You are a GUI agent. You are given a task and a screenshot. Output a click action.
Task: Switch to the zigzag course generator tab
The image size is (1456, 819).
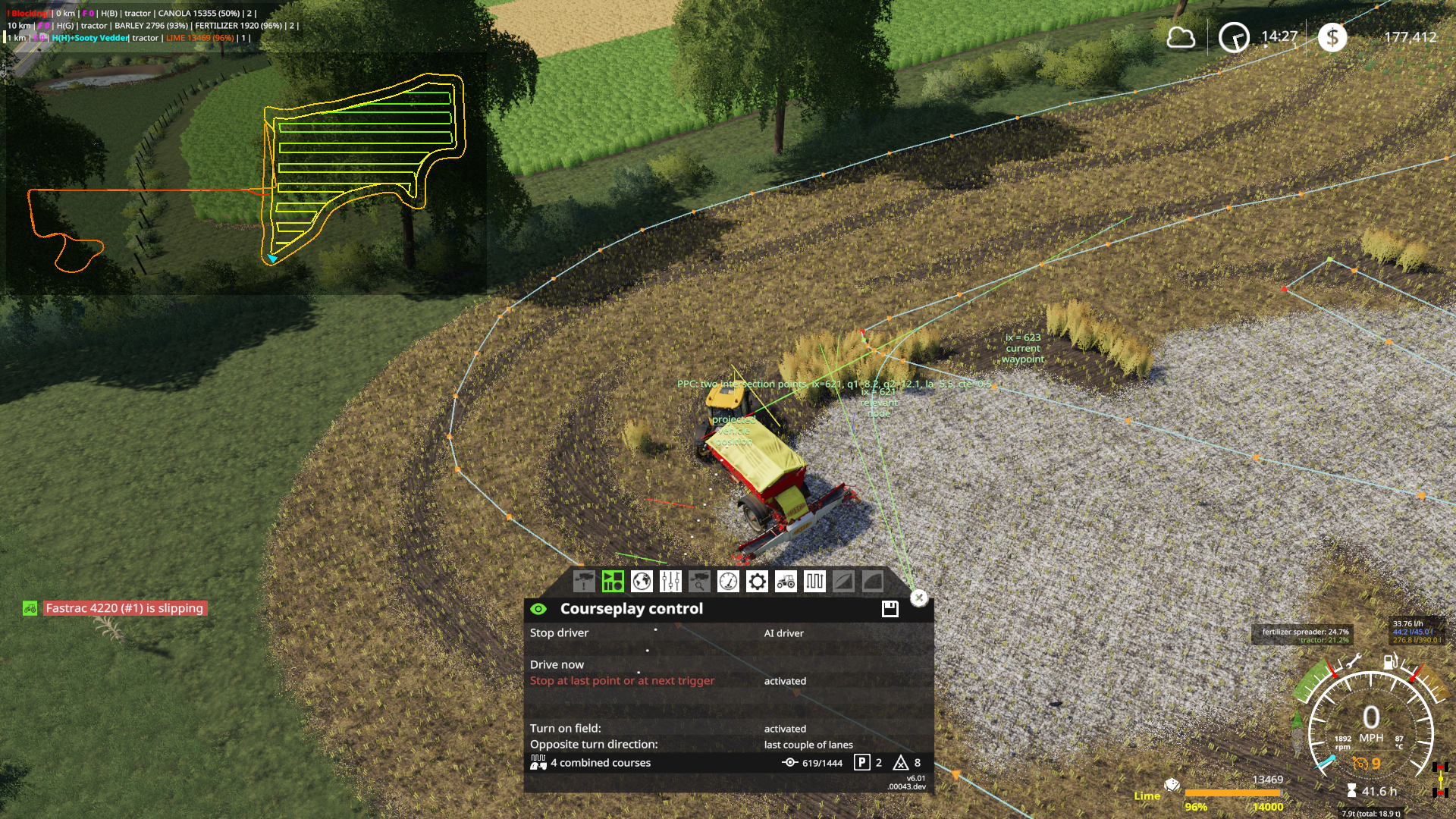click(x=814, y=582)
